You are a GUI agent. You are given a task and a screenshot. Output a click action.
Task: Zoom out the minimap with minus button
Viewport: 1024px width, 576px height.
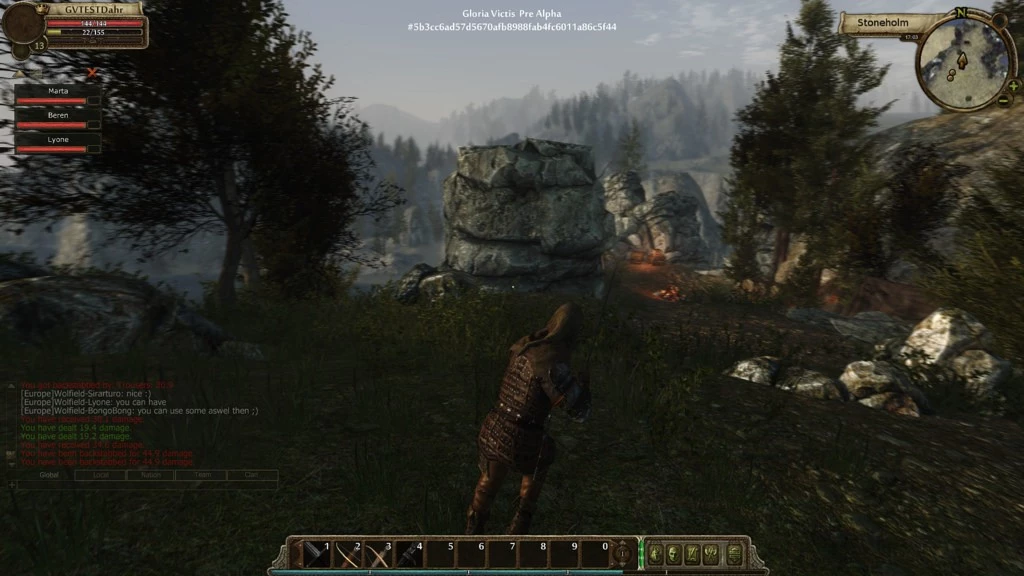click(x=1004, y=100)
